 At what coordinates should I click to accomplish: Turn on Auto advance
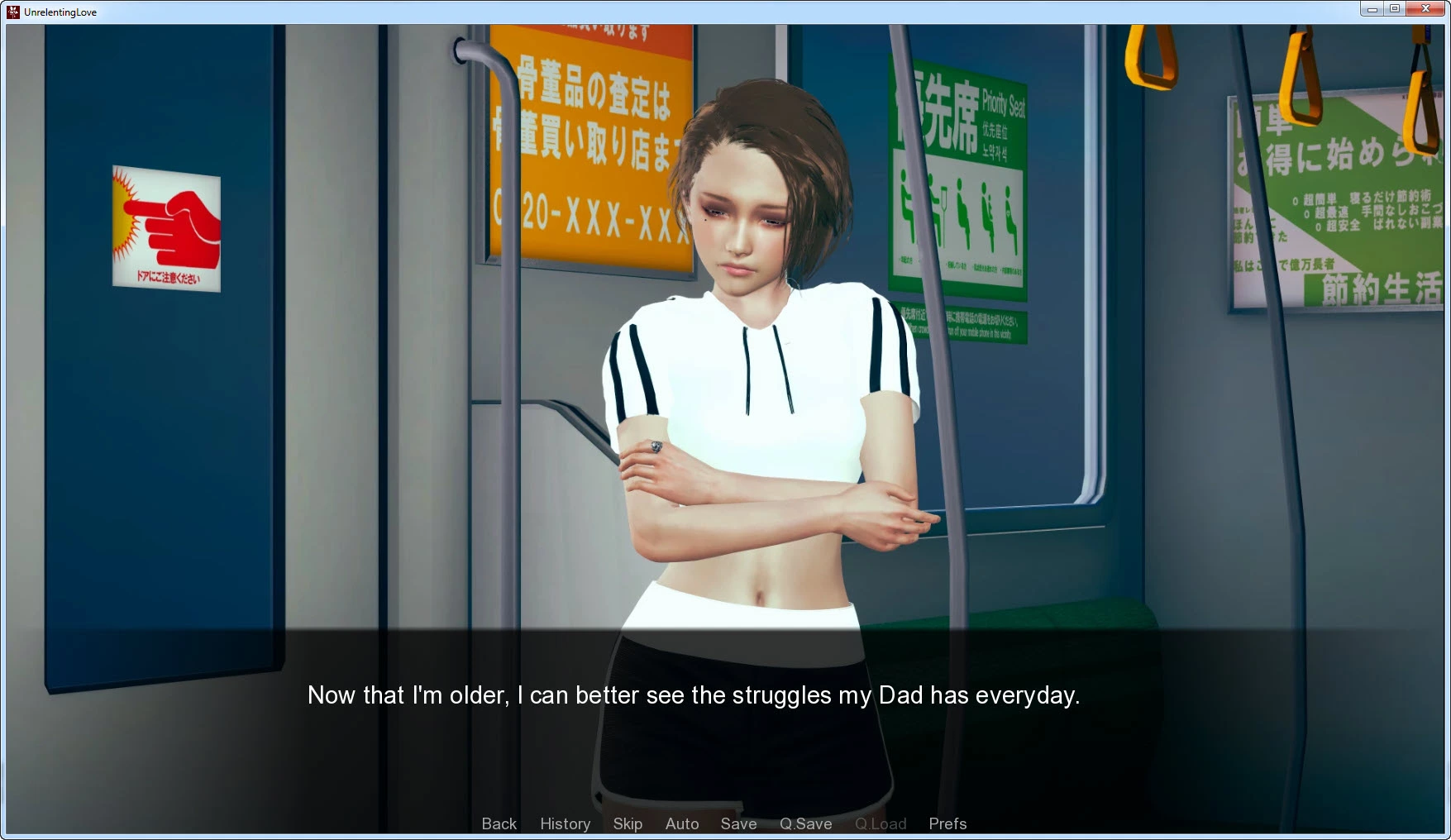tap(682, 823)
